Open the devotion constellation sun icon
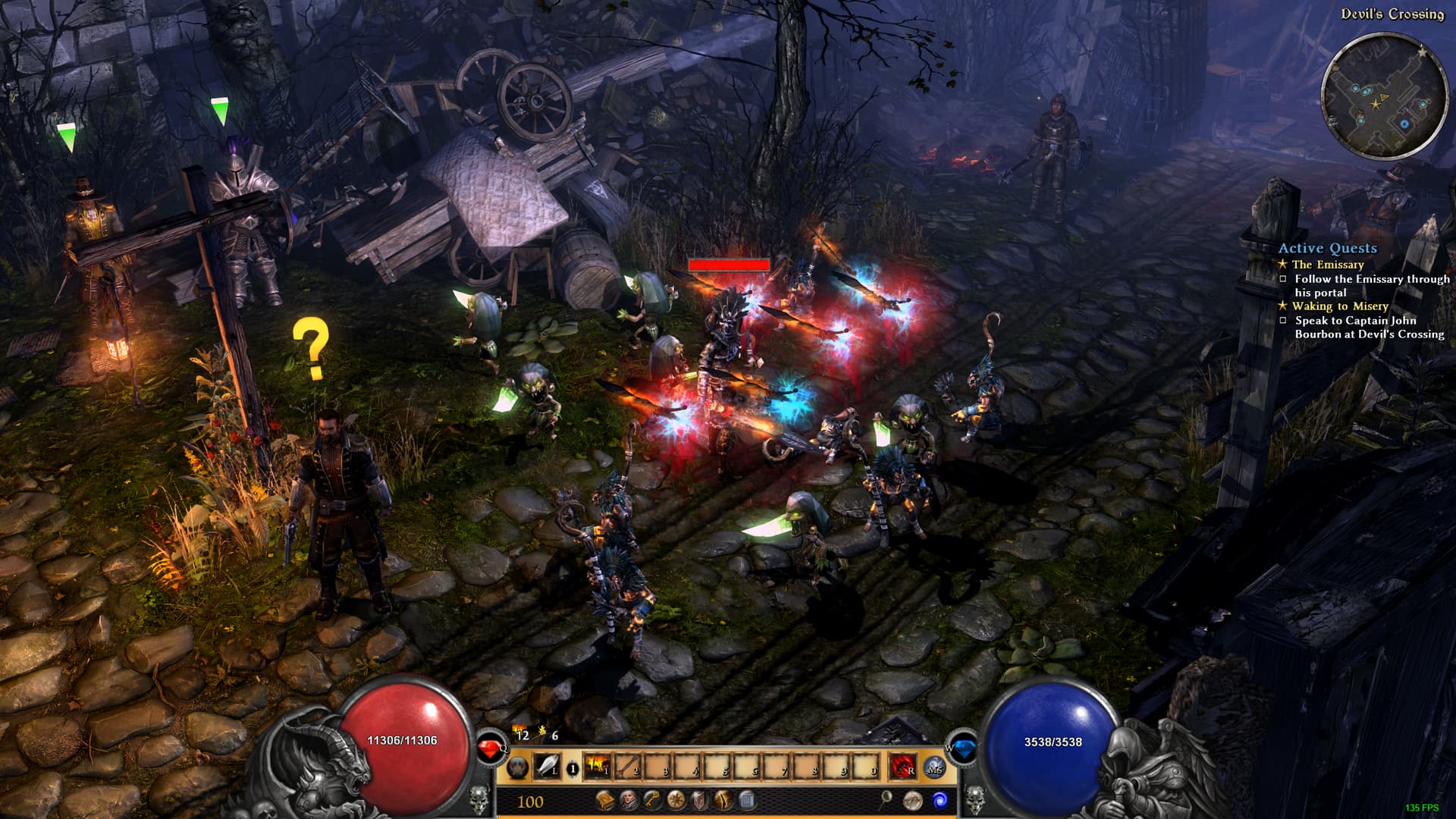 (676, 800)
